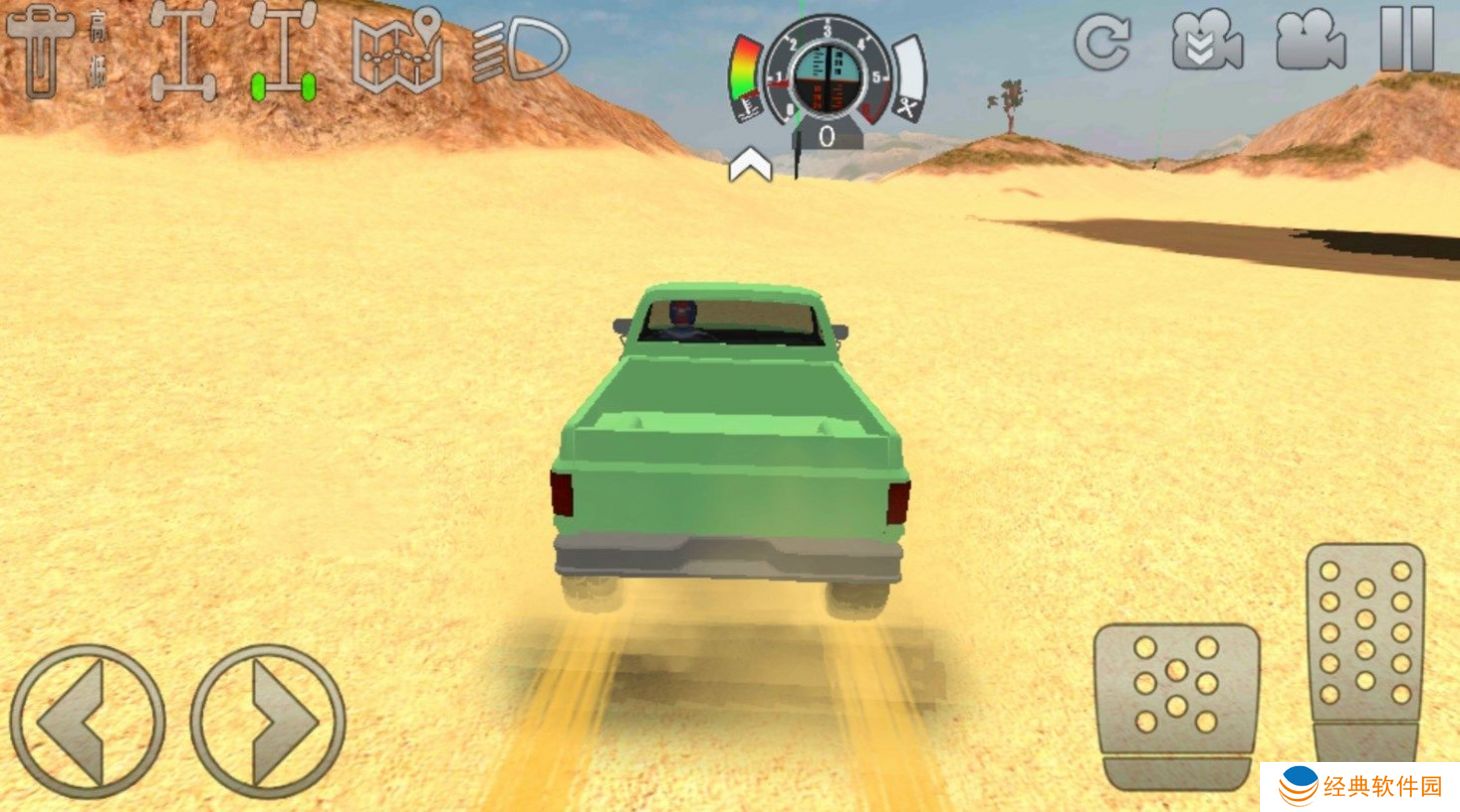The height and width of the screenshot is (812, 1460).
Task: Open the map with route marker
Action: pyautogui.click(x=398, y=52)
